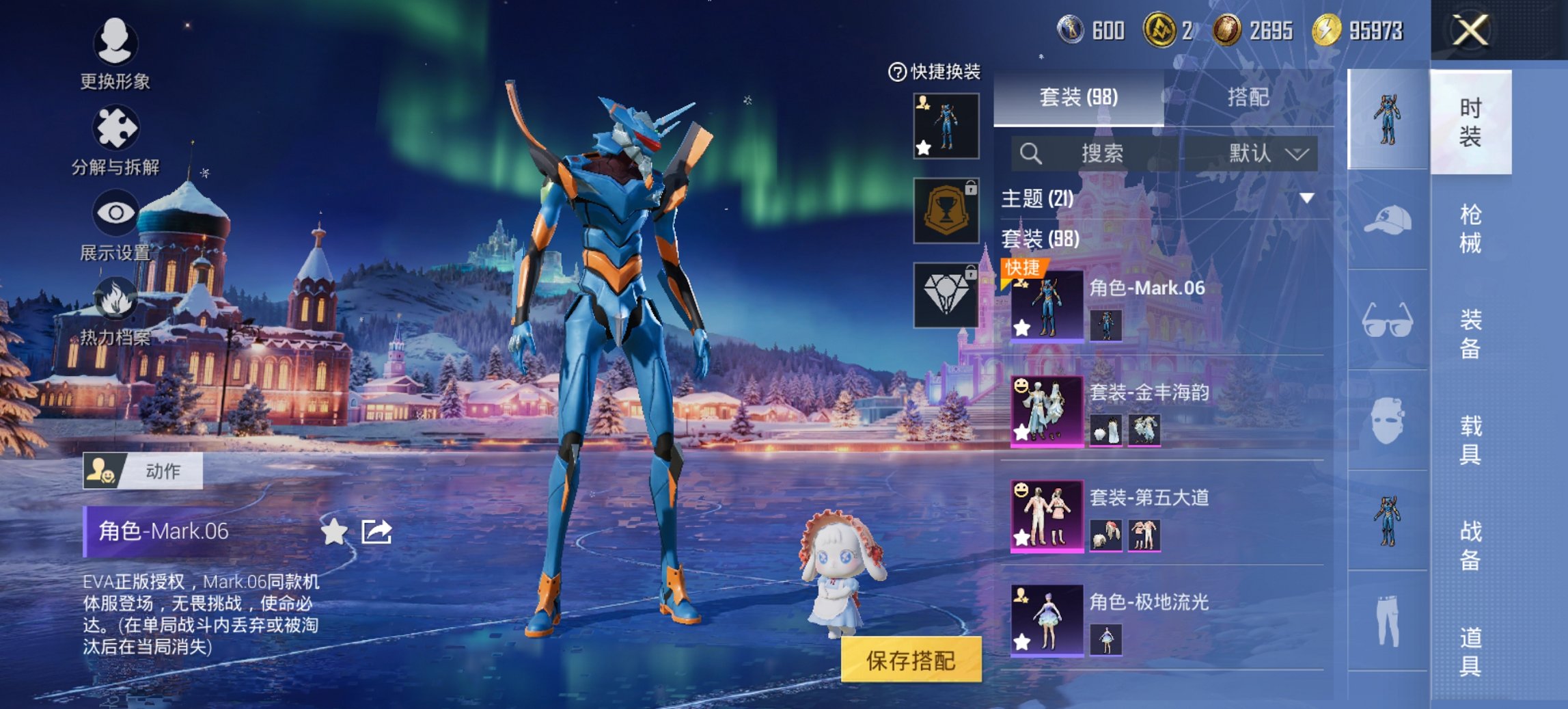Screen dimensions: 1568x709
Task: Share the Mark.06 outfit
Action: tap(376, 531)
